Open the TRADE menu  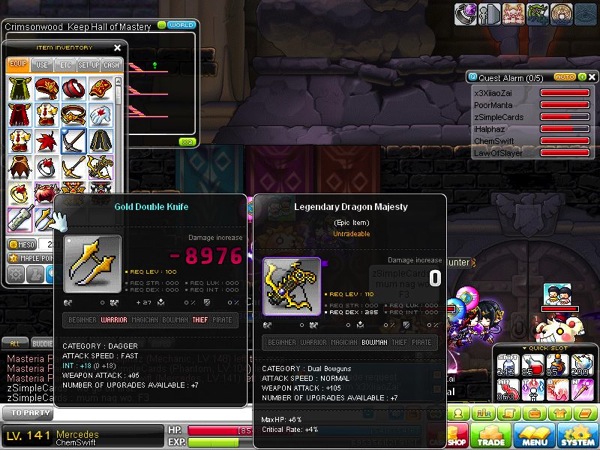point(490,435)
